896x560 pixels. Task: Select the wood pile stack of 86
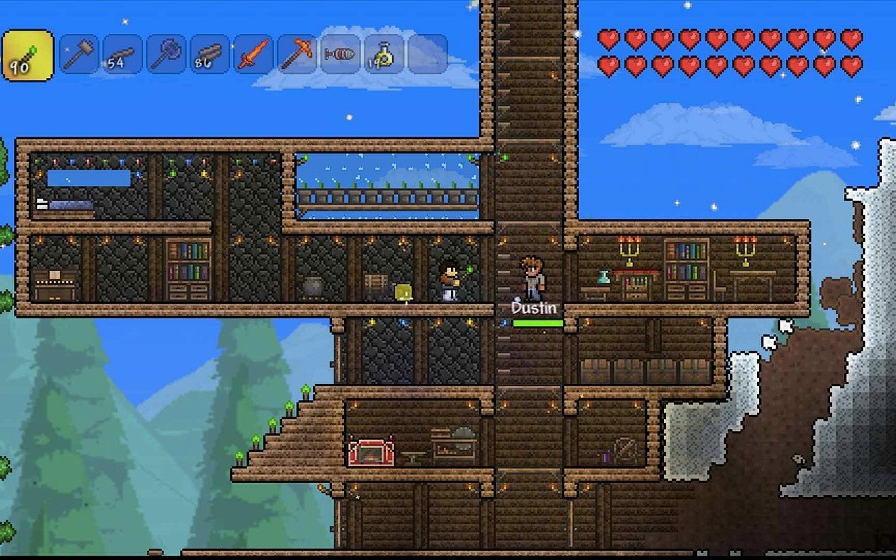pyautogui.click(x=210, y=54)
